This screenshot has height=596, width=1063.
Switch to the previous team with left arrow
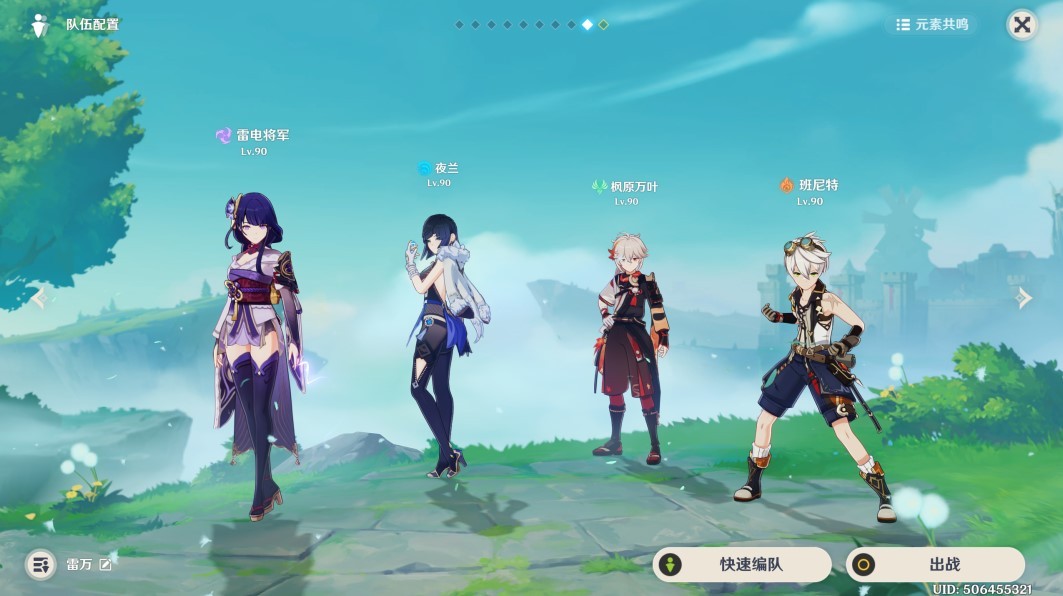tap(39, 298)
